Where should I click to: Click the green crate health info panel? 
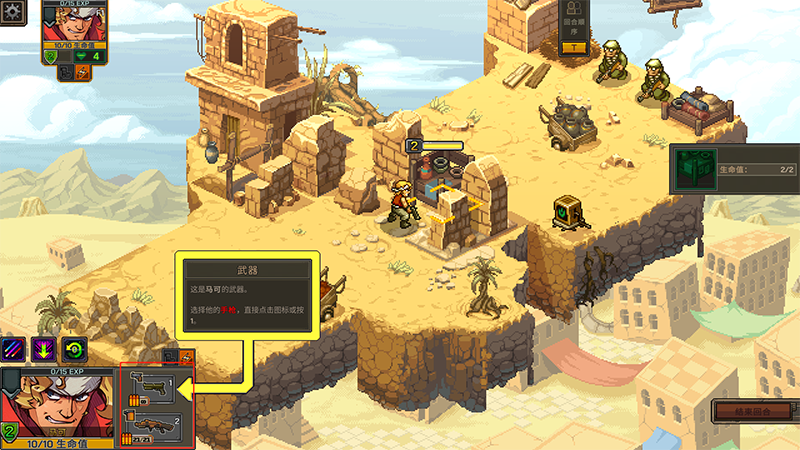point(731,171)
